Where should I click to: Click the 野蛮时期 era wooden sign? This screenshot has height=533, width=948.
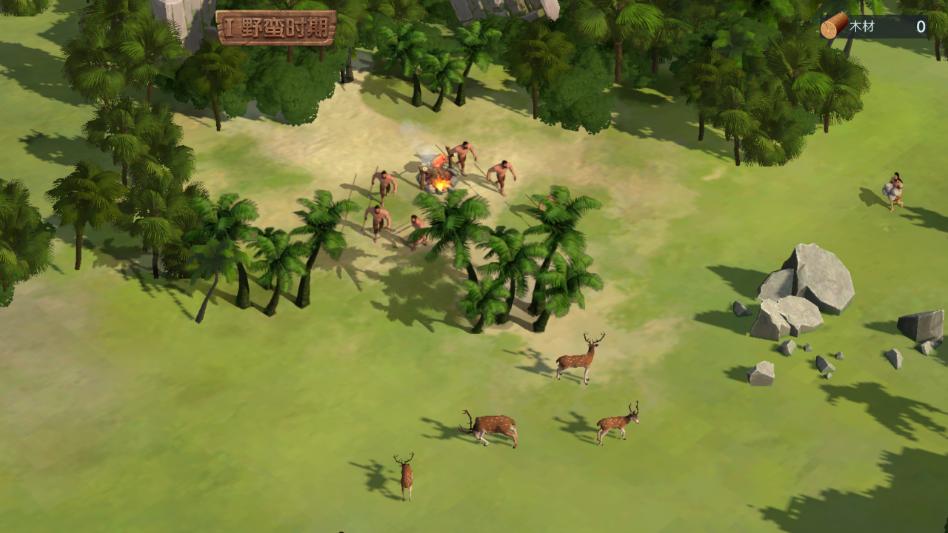pos(276,28)
